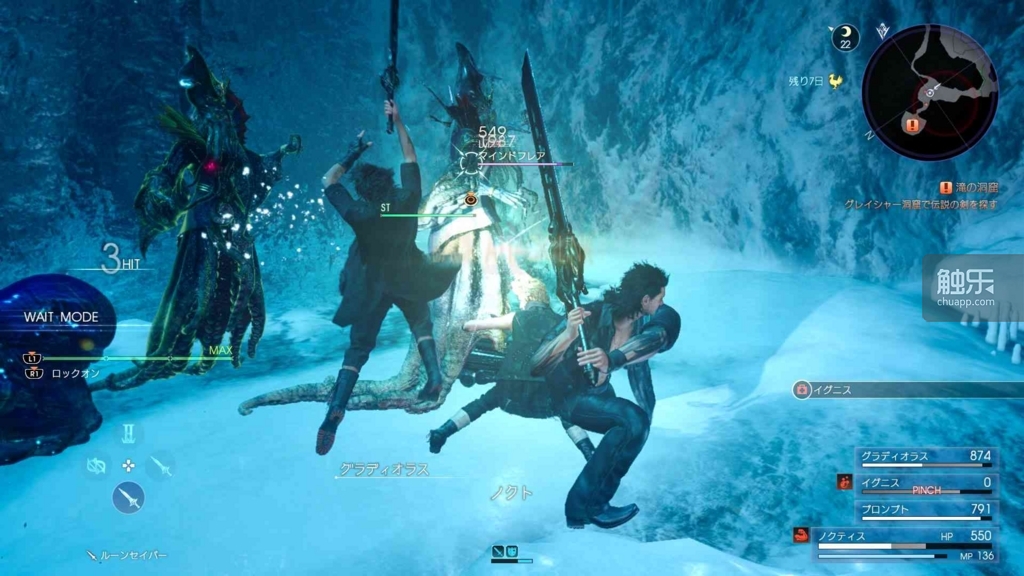Screen dimensions: 1024x576
Task: Select グラディオラス in the party list
Action: 926,457
